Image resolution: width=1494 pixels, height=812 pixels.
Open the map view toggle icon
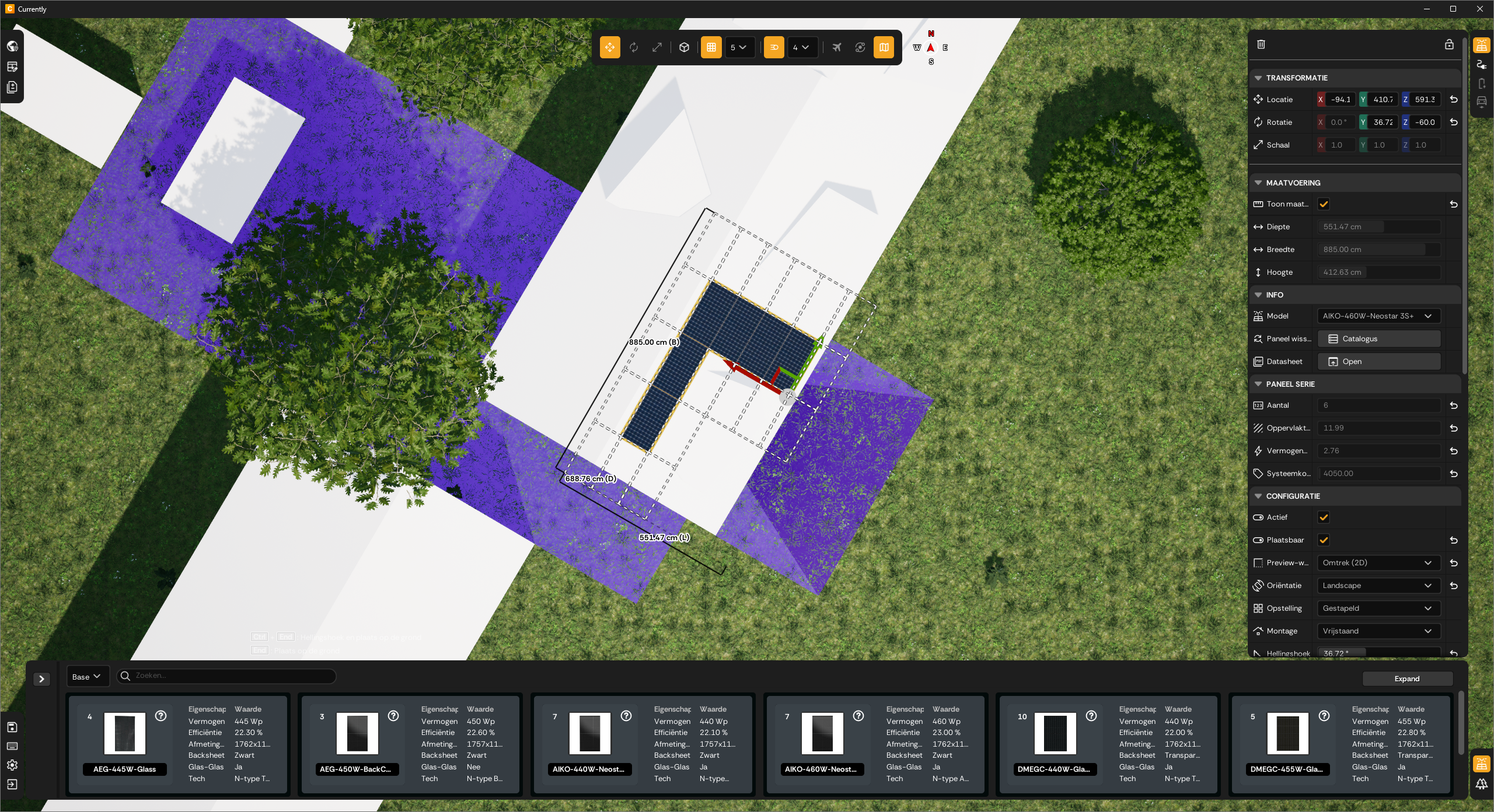[x=884, y=47]
